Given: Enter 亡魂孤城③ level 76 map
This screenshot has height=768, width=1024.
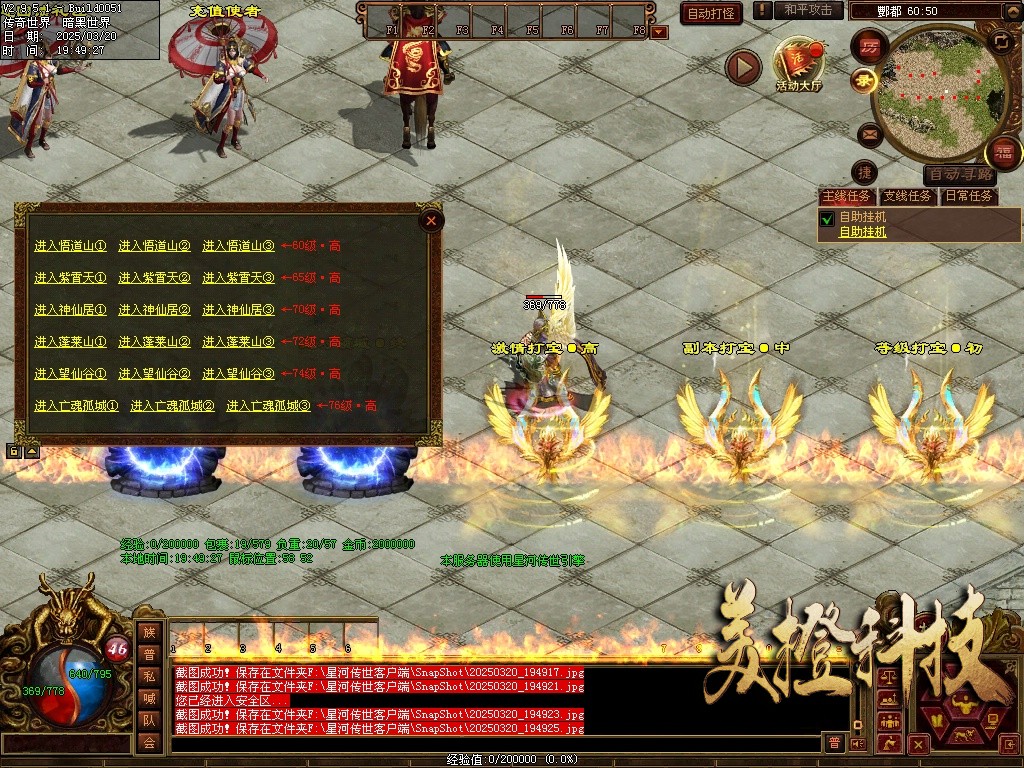Looking at the screenshot, I should (268, 406).
